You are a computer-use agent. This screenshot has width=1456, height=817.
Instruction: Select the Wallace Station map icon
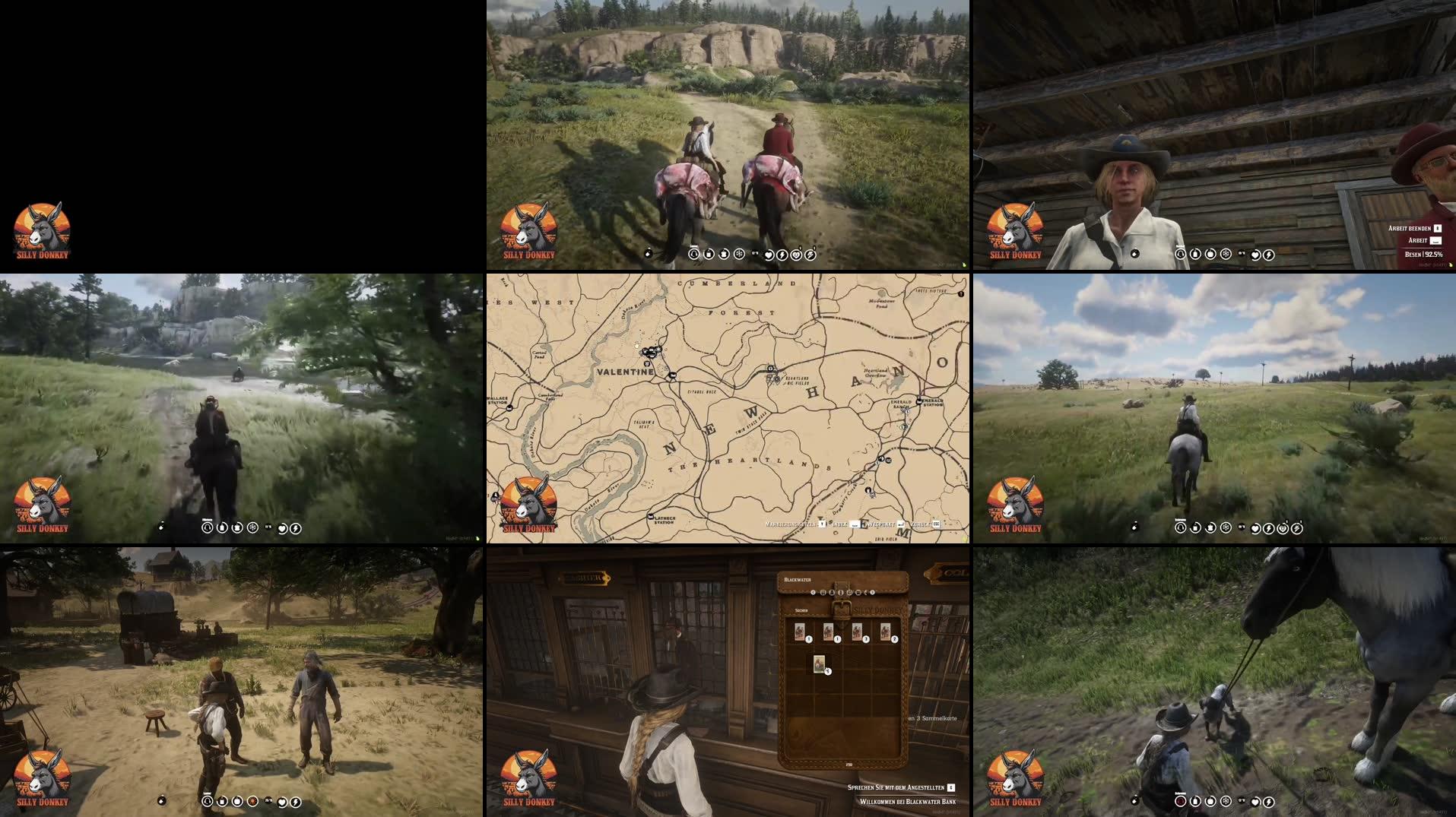click(508, 407)
